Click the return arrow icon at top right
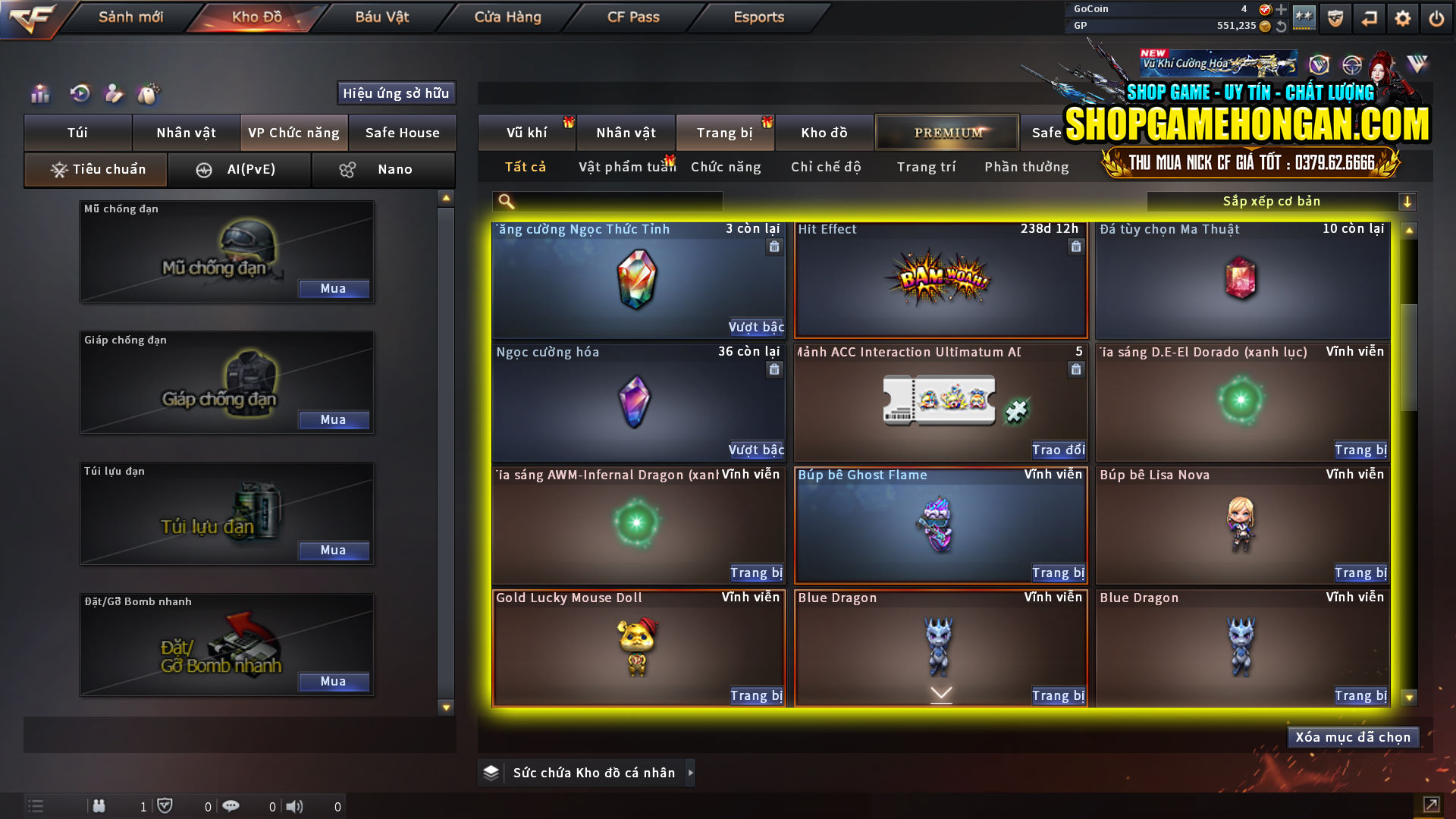Screen dimensions: 1456x819 [x=1369, y=18]
